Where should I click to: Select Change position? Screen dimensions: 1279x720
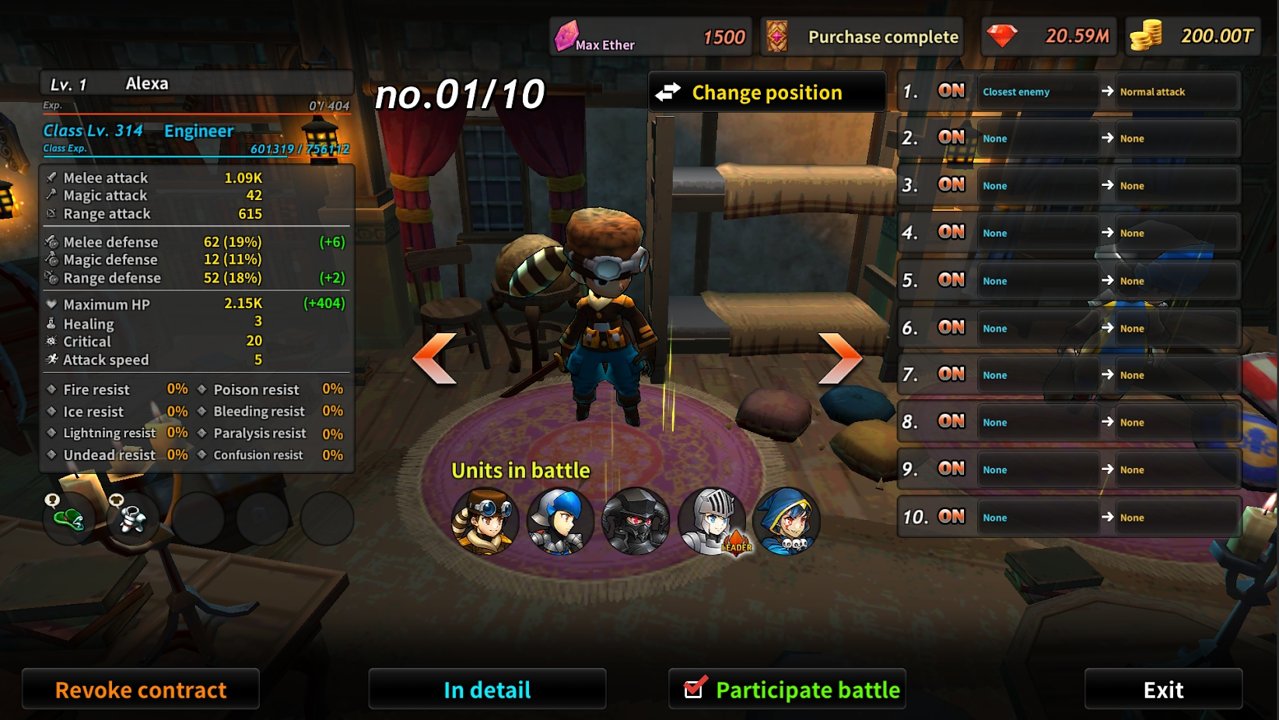click(766, 93)
